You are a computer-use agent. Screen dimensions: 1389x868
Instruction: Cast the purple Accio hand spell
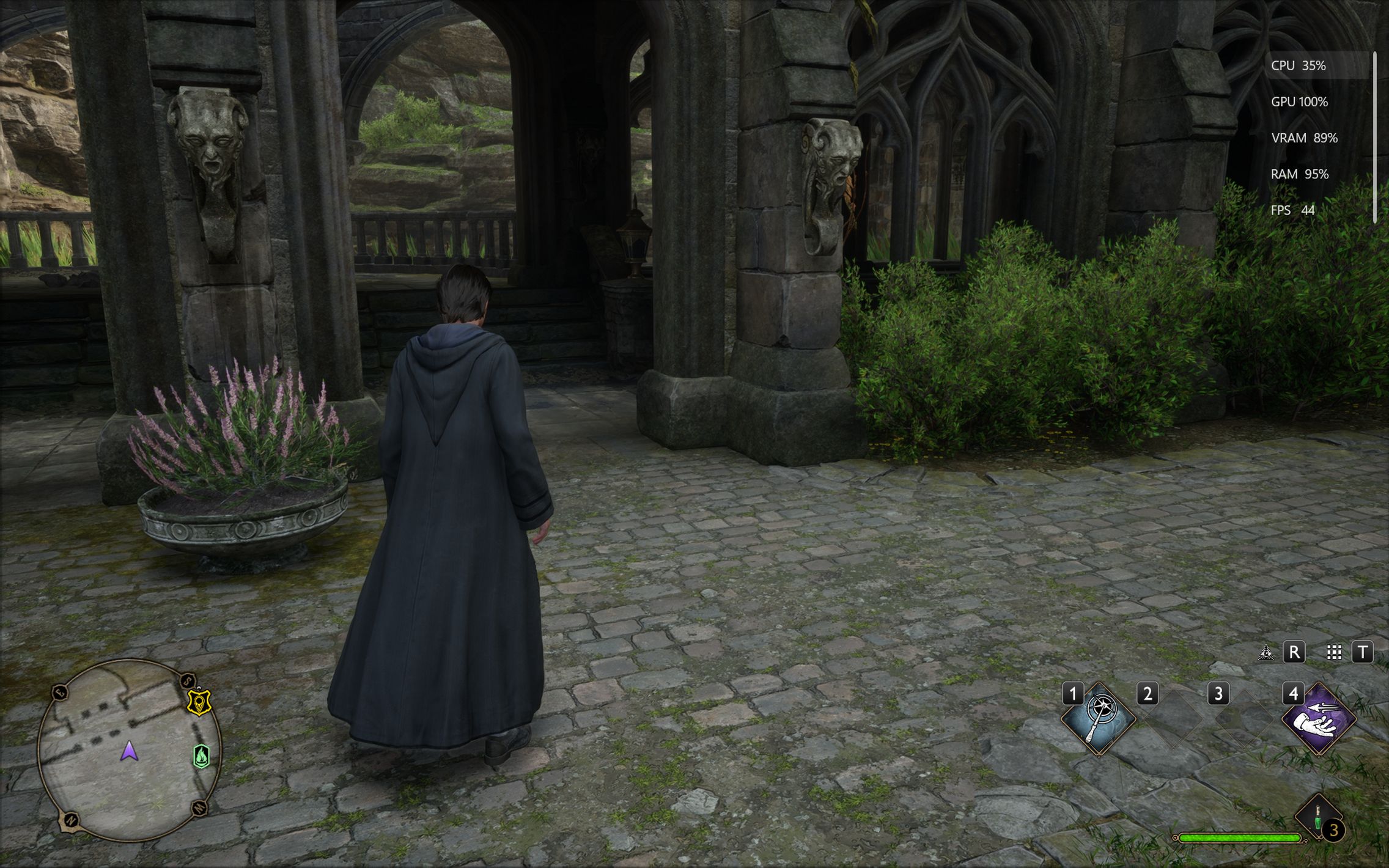click(1318, 719)
